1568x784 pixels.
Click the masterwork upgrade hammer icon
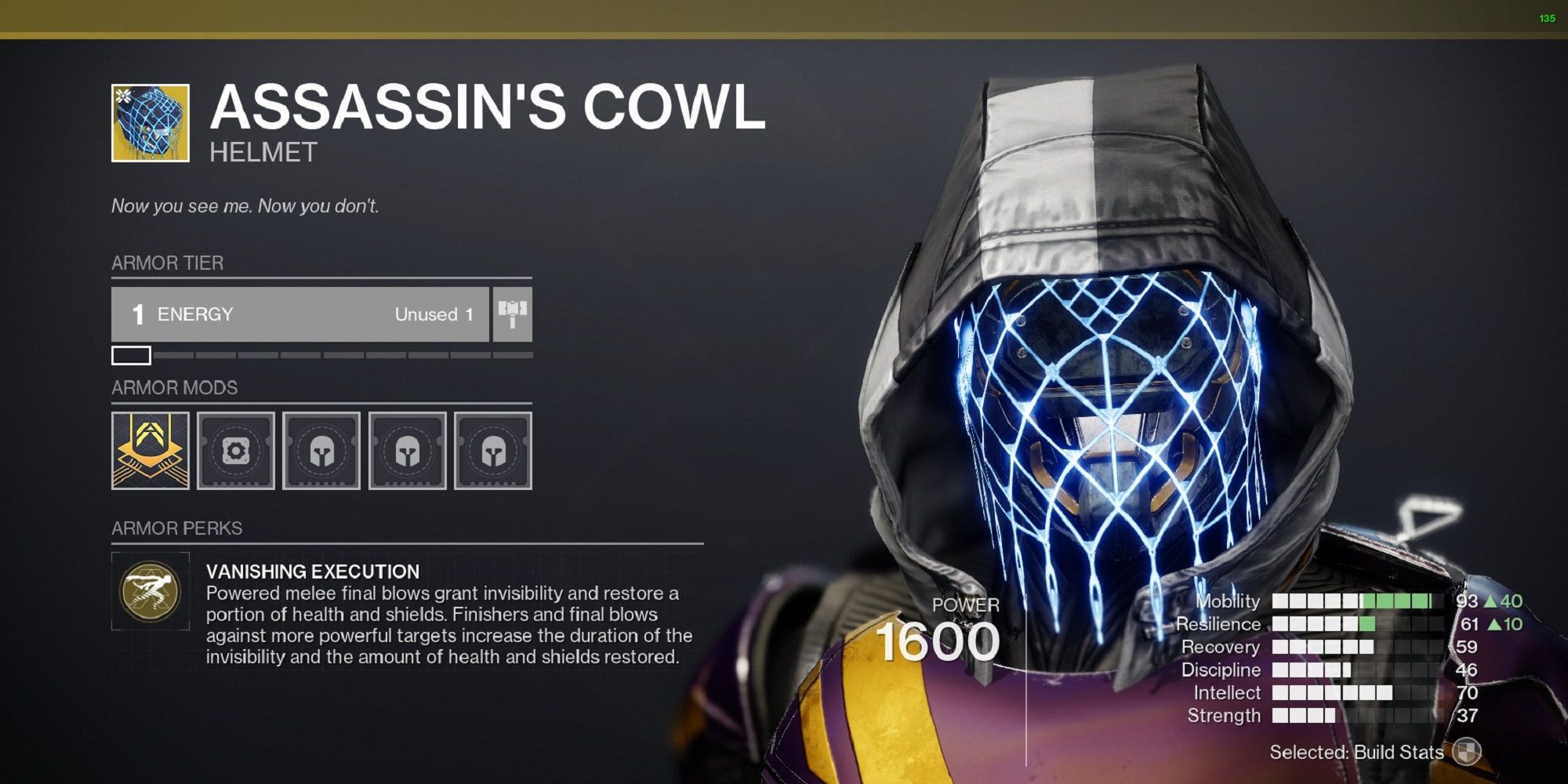pos(514,314)
